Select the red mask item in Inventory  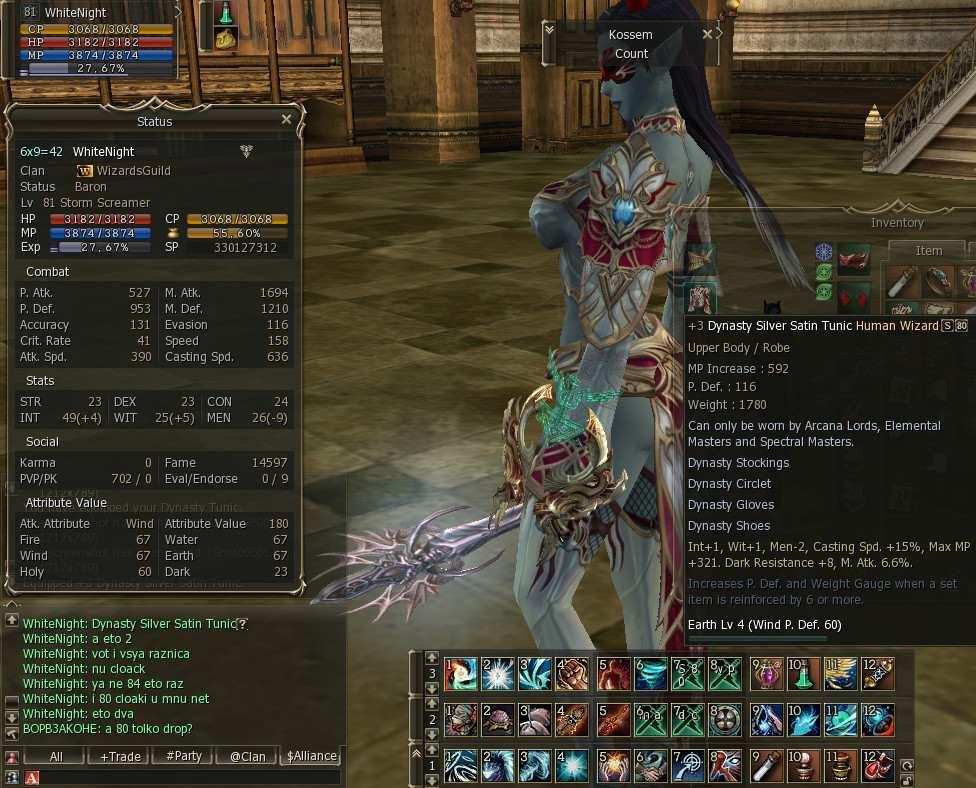click(853, 258)
